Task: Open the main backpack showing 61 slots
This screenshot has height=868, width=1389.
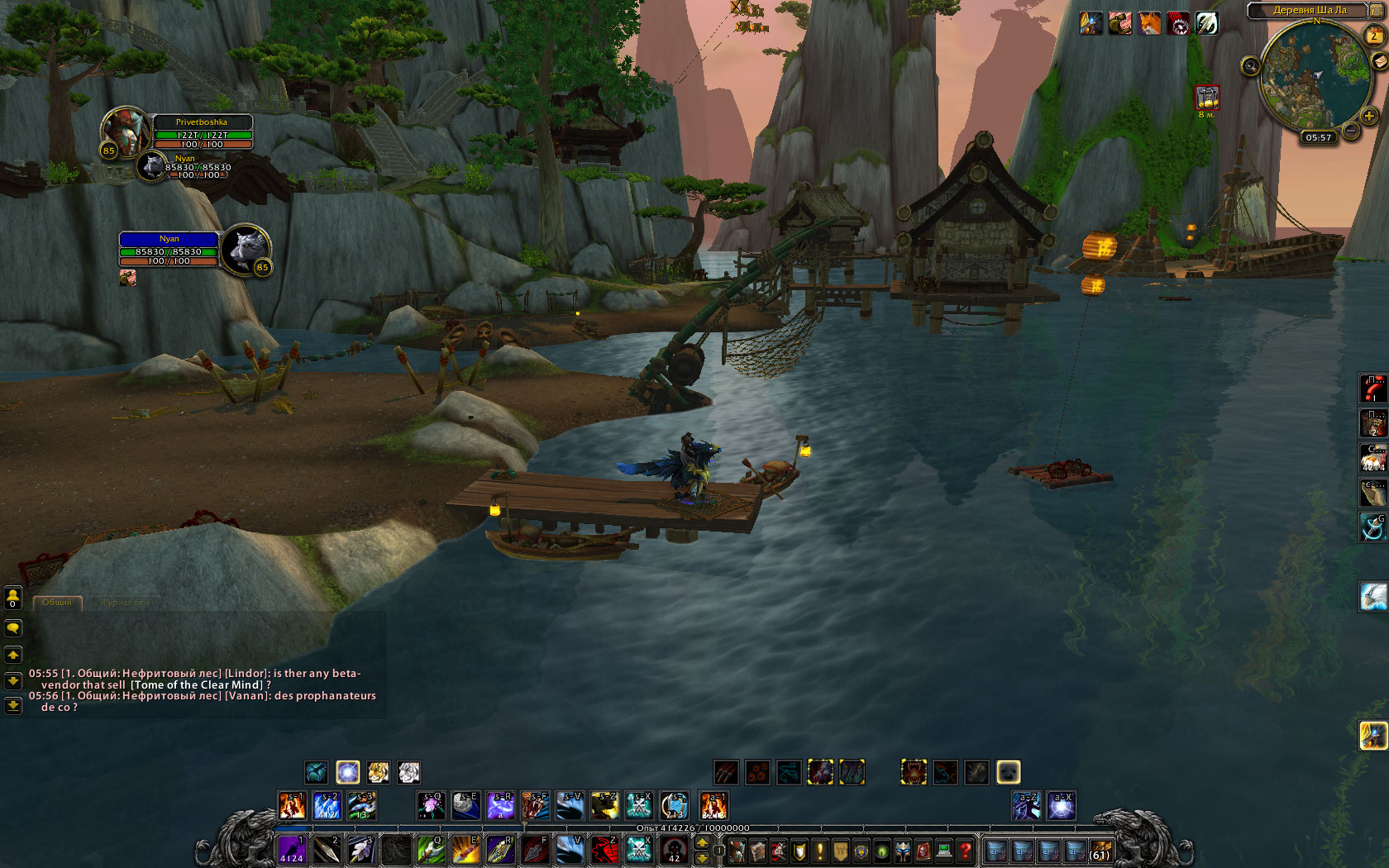Action: click(1100, 851)
